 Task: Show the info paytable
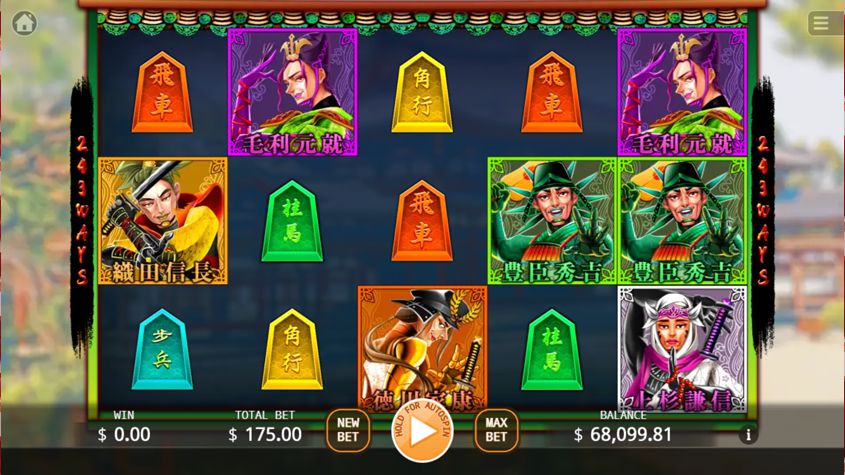(x=747, y=435)
